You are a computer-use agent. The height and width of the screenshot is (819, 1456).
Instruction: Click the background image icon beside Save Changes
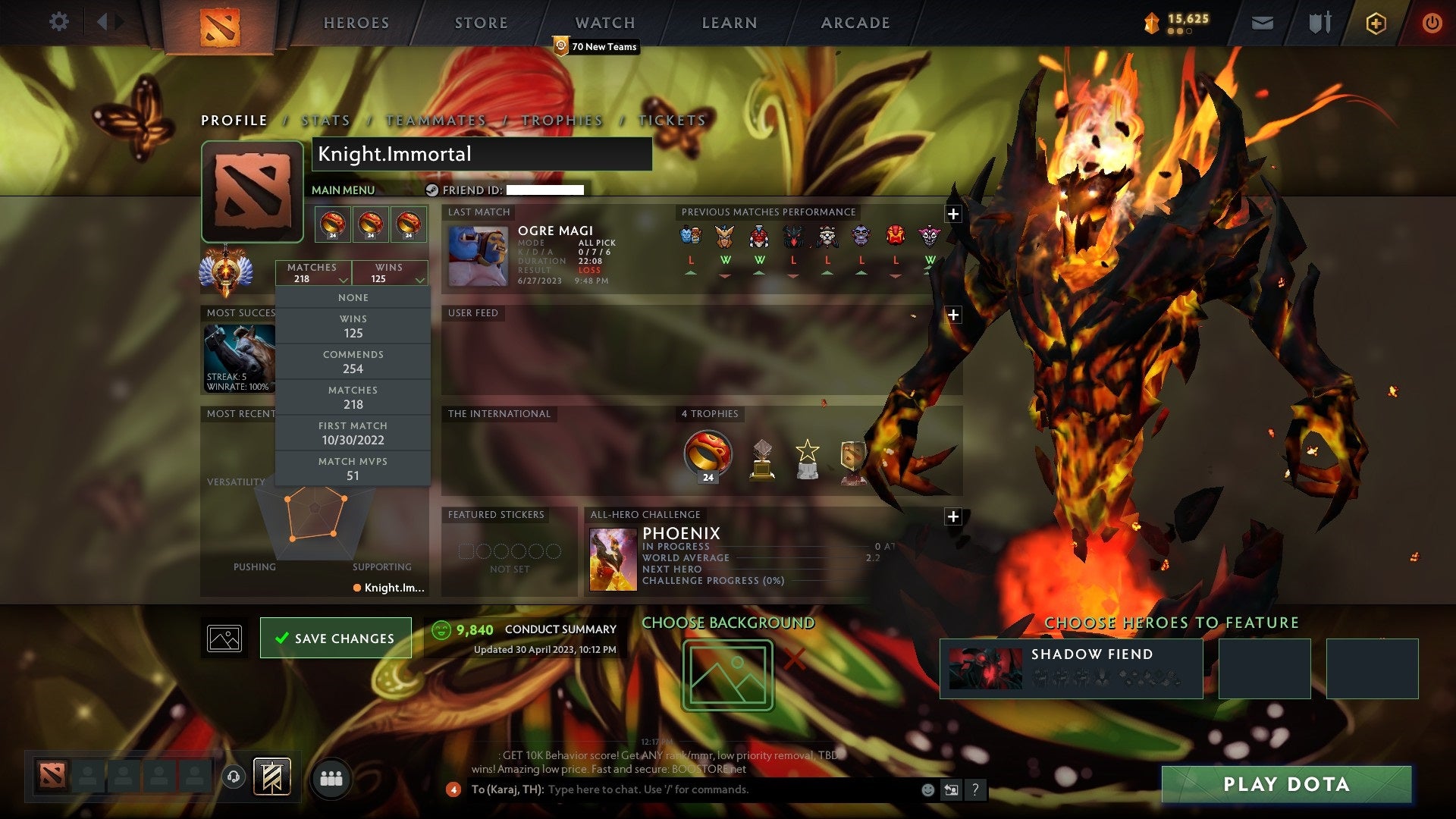point(224,637)
